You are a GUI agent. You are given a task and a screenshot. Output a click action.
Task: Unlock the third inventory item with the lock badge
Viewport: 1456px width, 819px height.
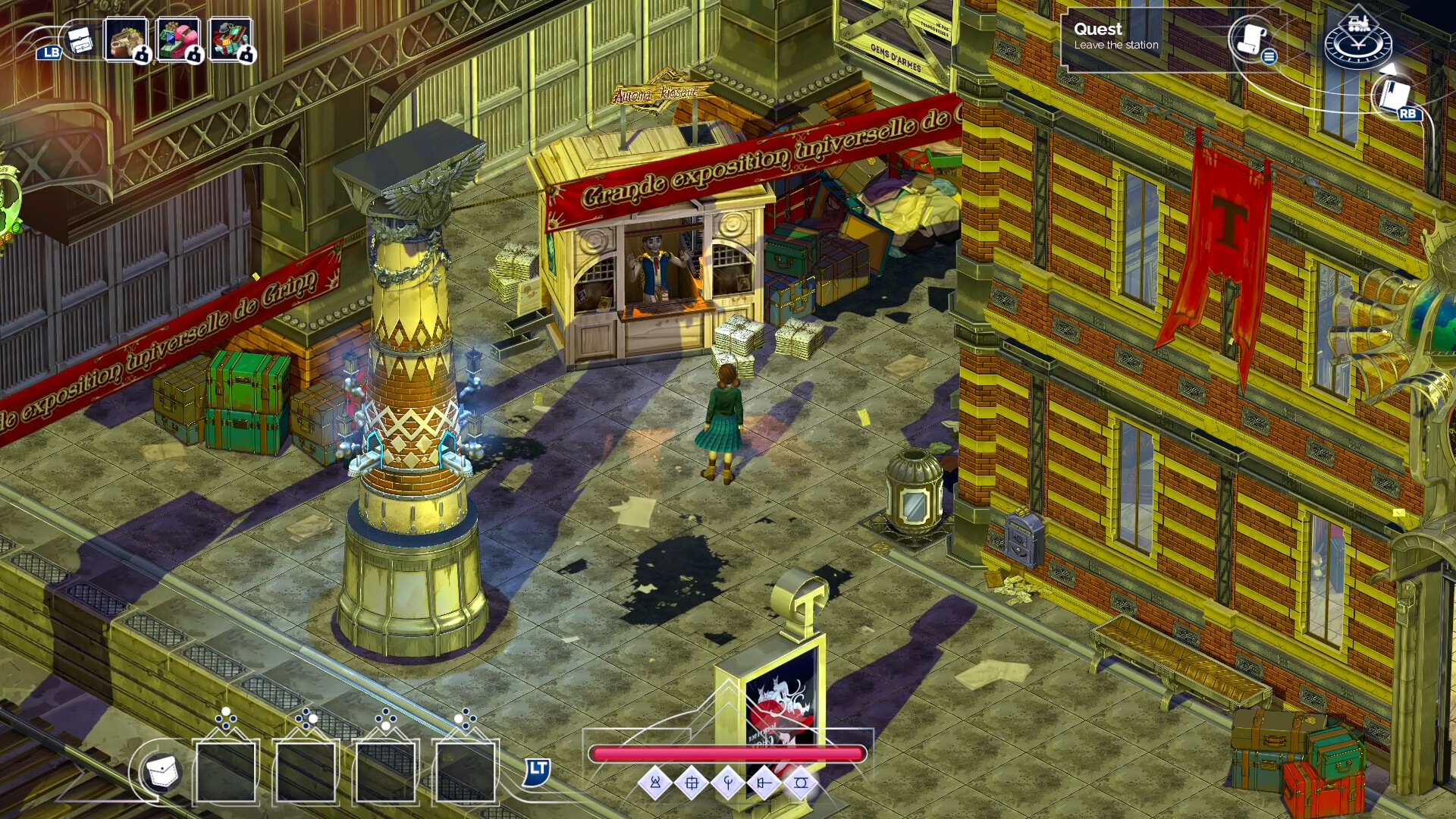pyautogui.click(x=246, y=56)
